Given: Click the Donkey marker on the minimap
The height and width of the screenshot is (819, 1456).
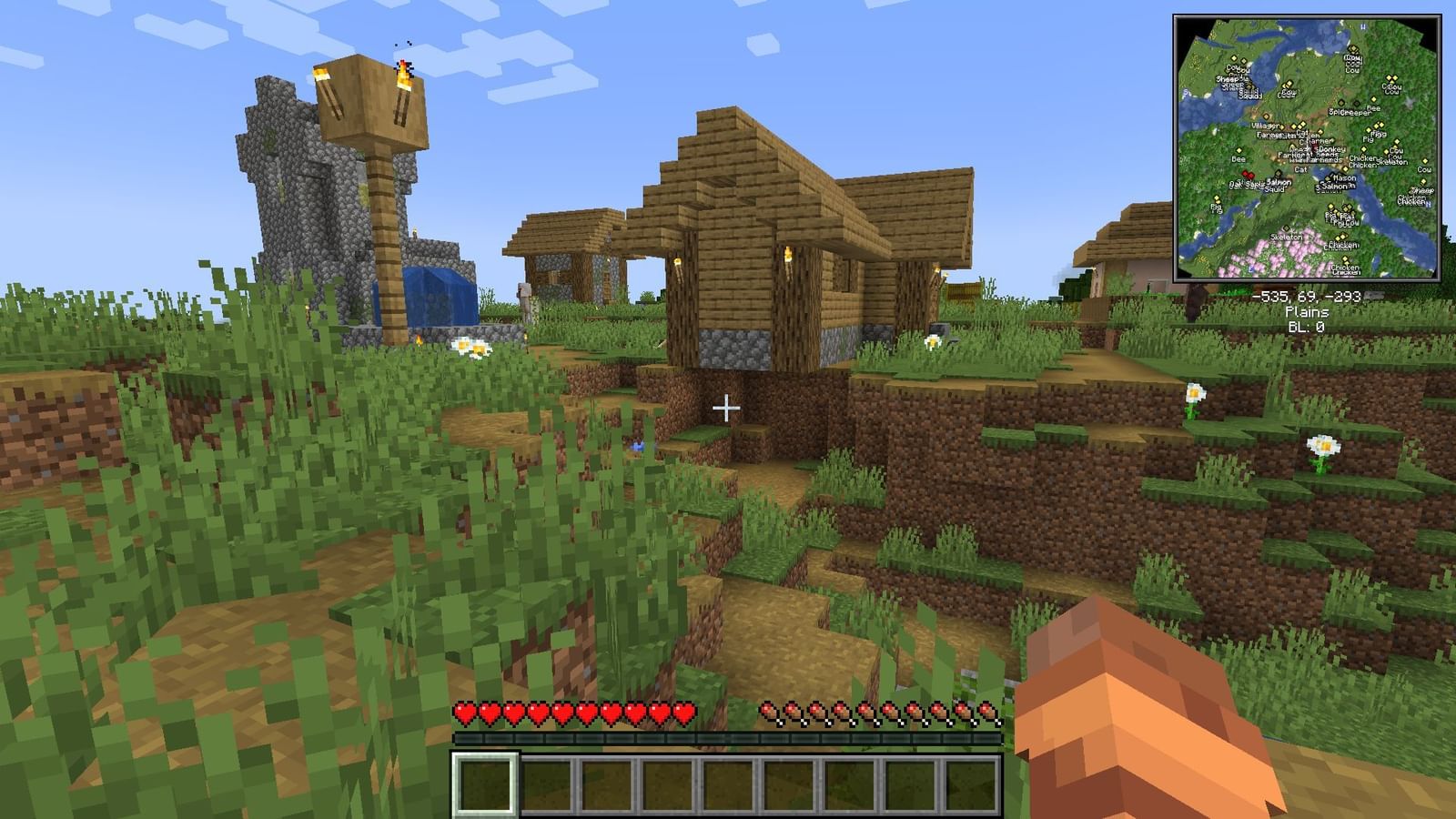Looking at the screenshot, I should [x=1330, y=149].
